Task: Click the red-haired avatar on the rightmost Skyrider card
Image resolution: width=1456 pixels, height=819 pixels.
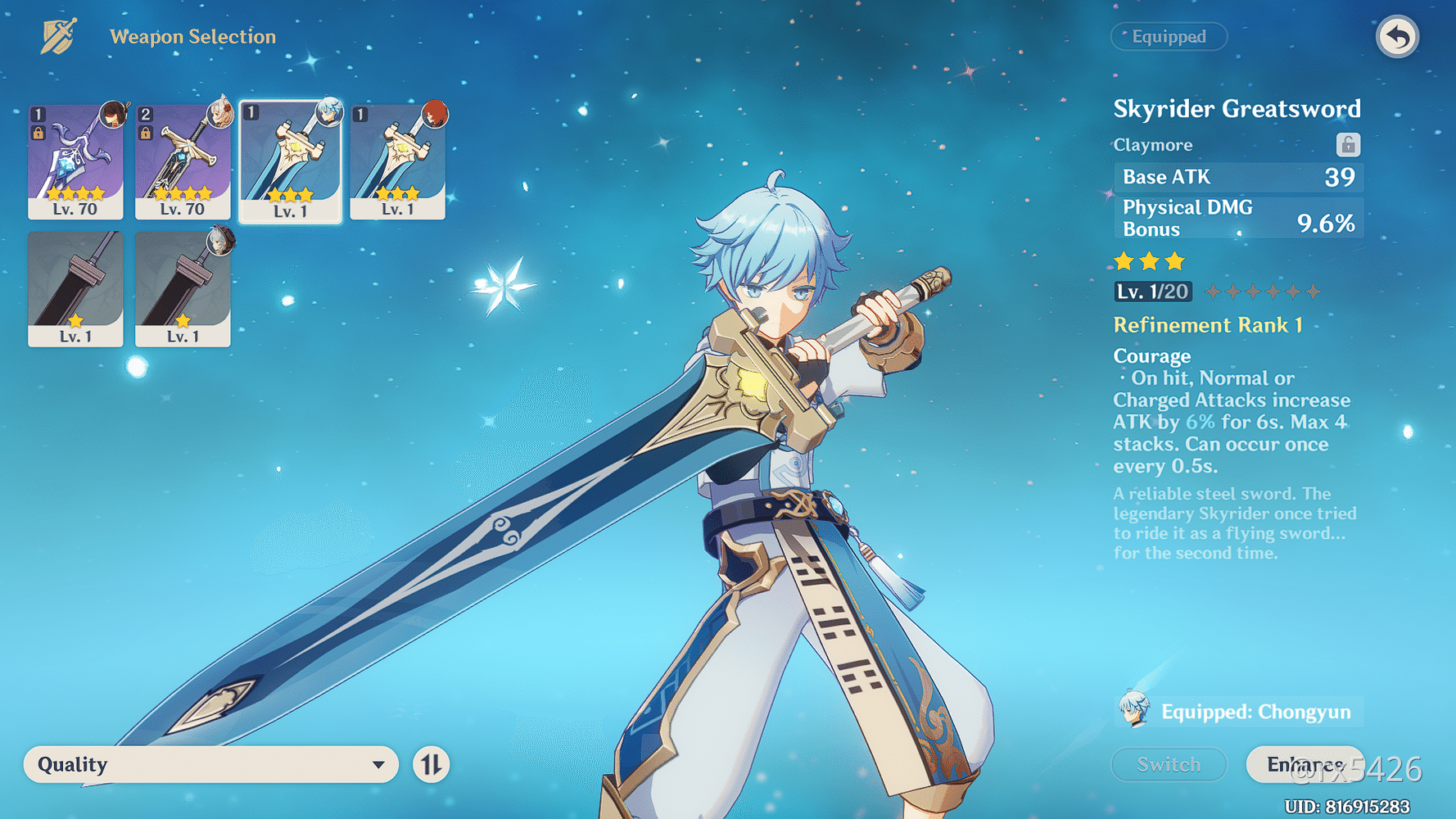Action: coord(438,113)
